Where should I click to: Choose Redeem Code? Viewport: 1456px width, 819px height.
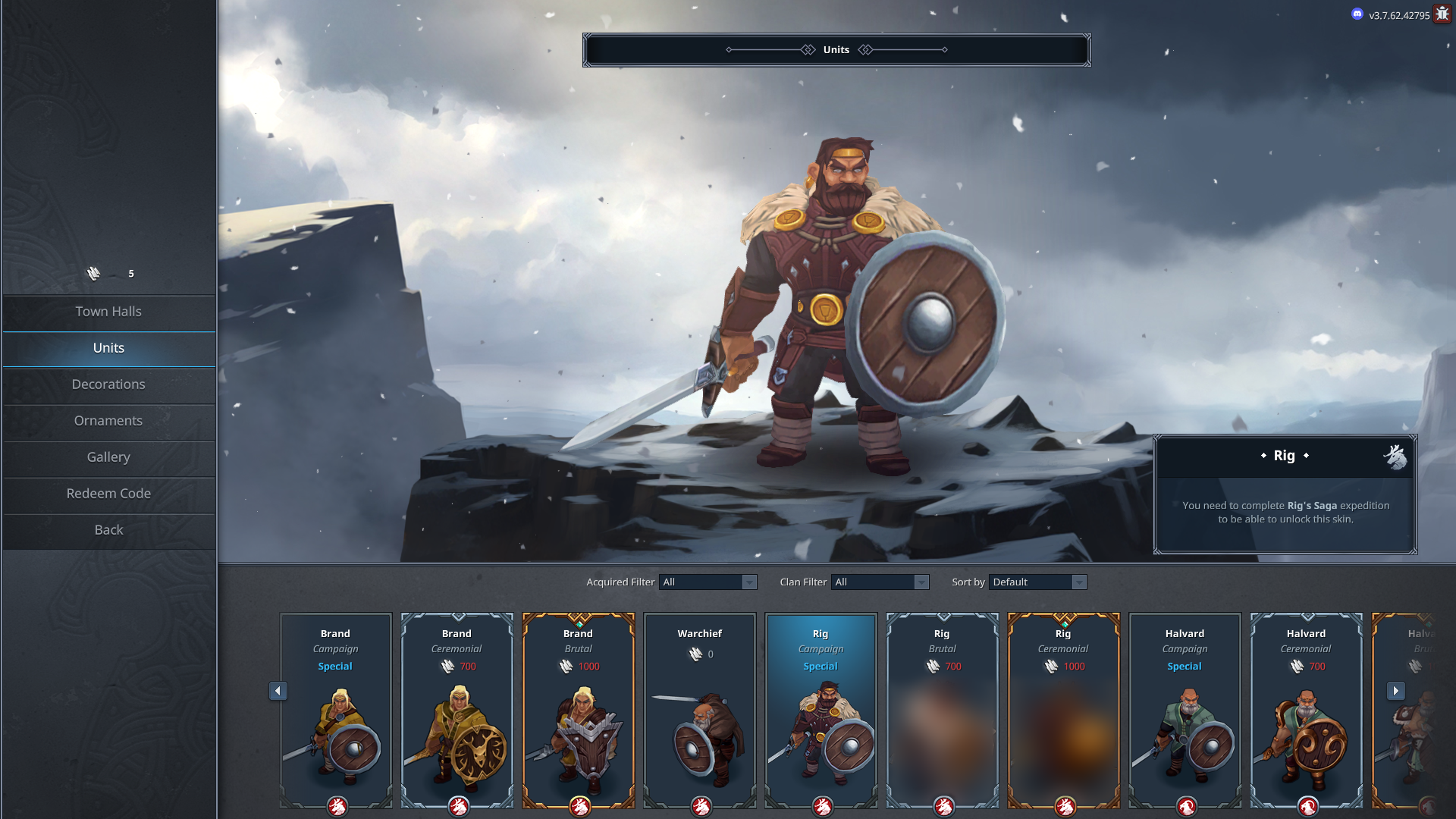tap(108, 494)
